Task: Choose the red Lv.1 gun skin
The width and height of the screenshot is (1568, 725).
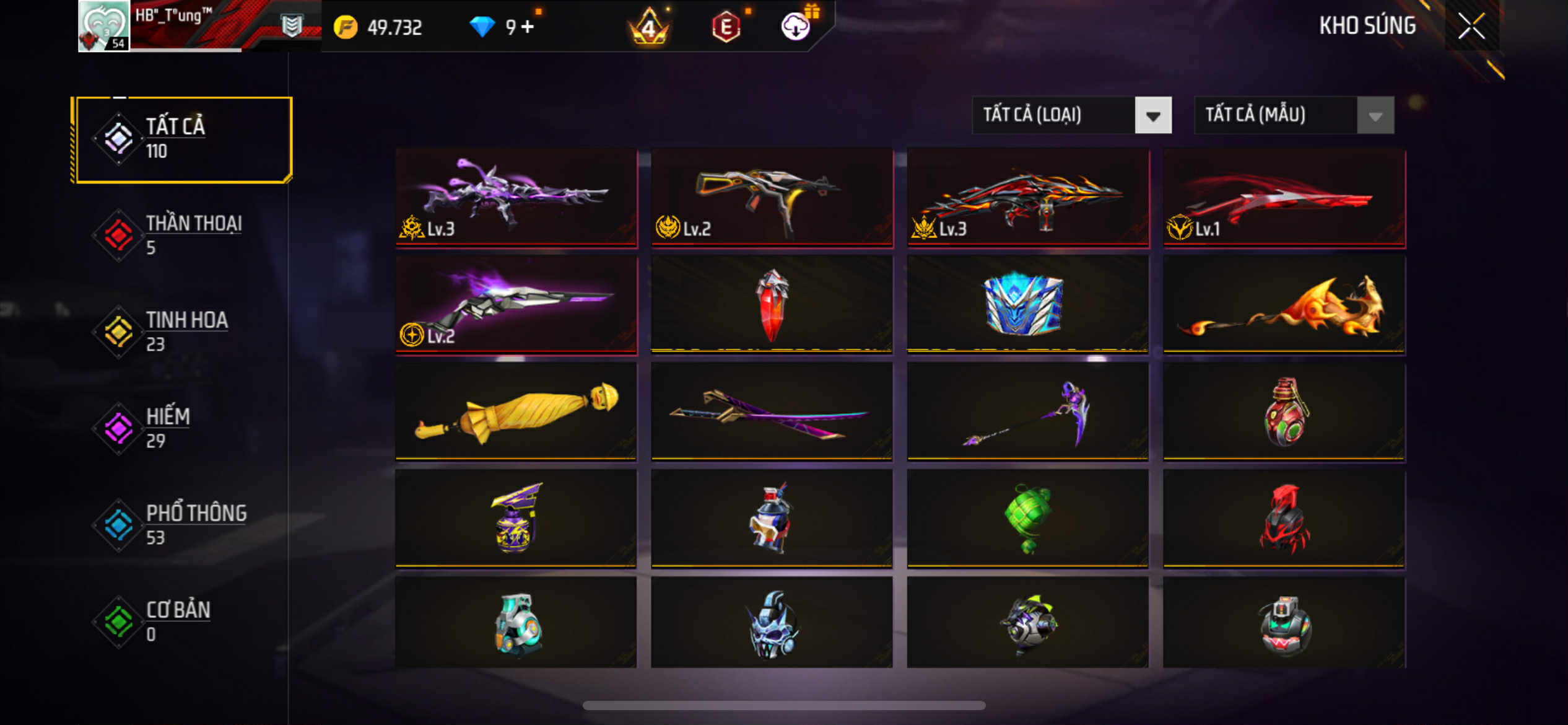Action: (1284, 197)
